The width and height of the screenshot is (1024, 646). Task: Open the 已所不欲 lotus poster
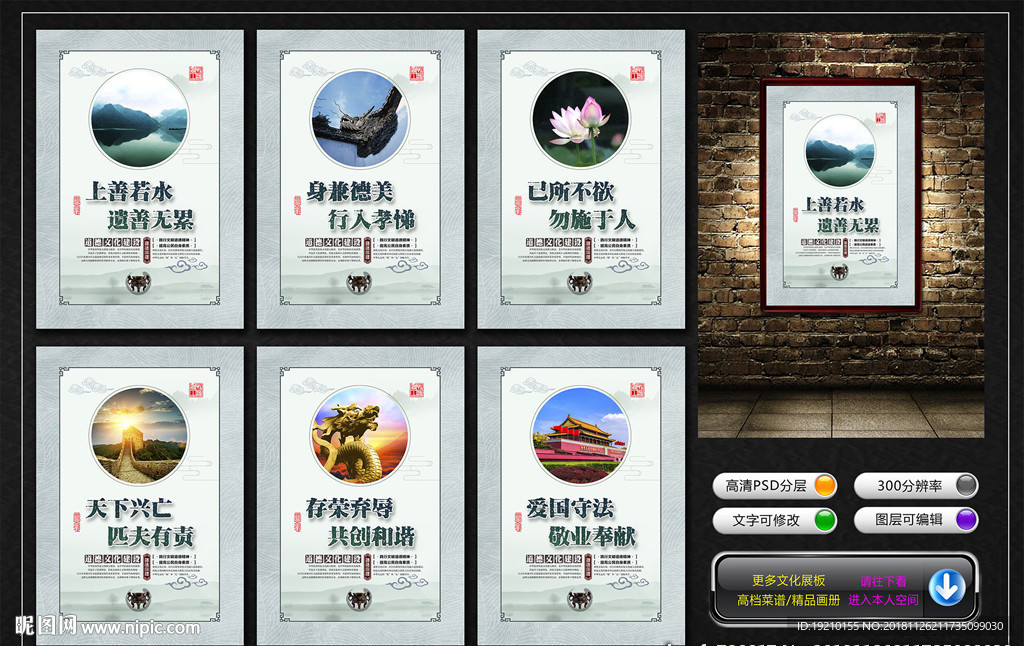click(581, 180)
